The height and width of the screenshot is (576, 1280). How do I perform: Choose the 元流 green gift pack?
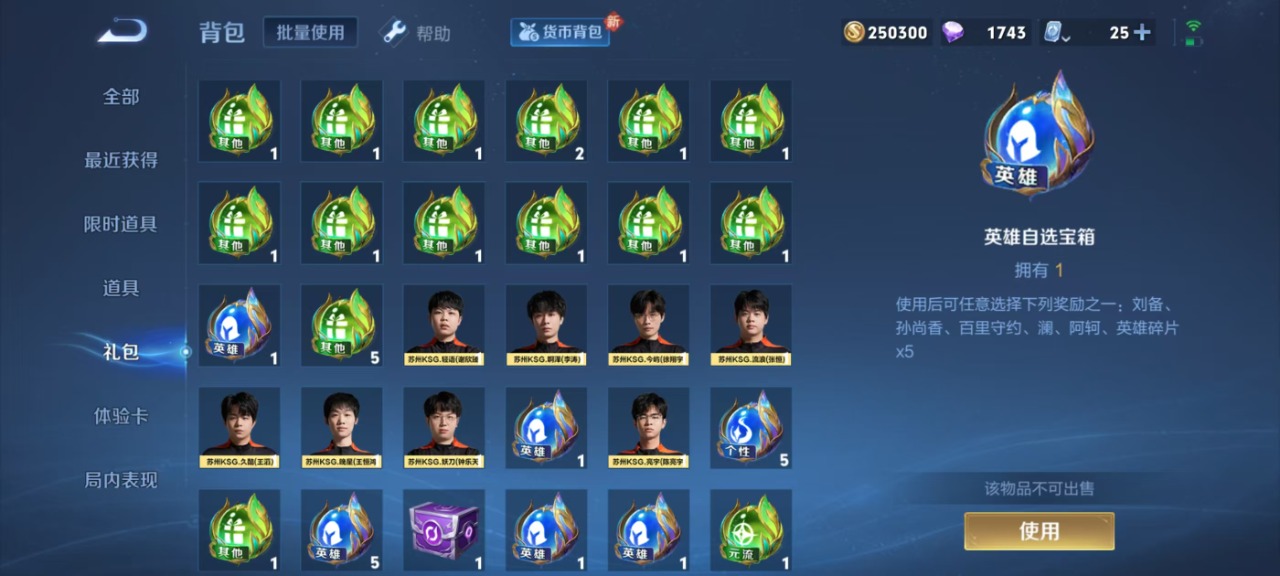(x=751, y=530)
